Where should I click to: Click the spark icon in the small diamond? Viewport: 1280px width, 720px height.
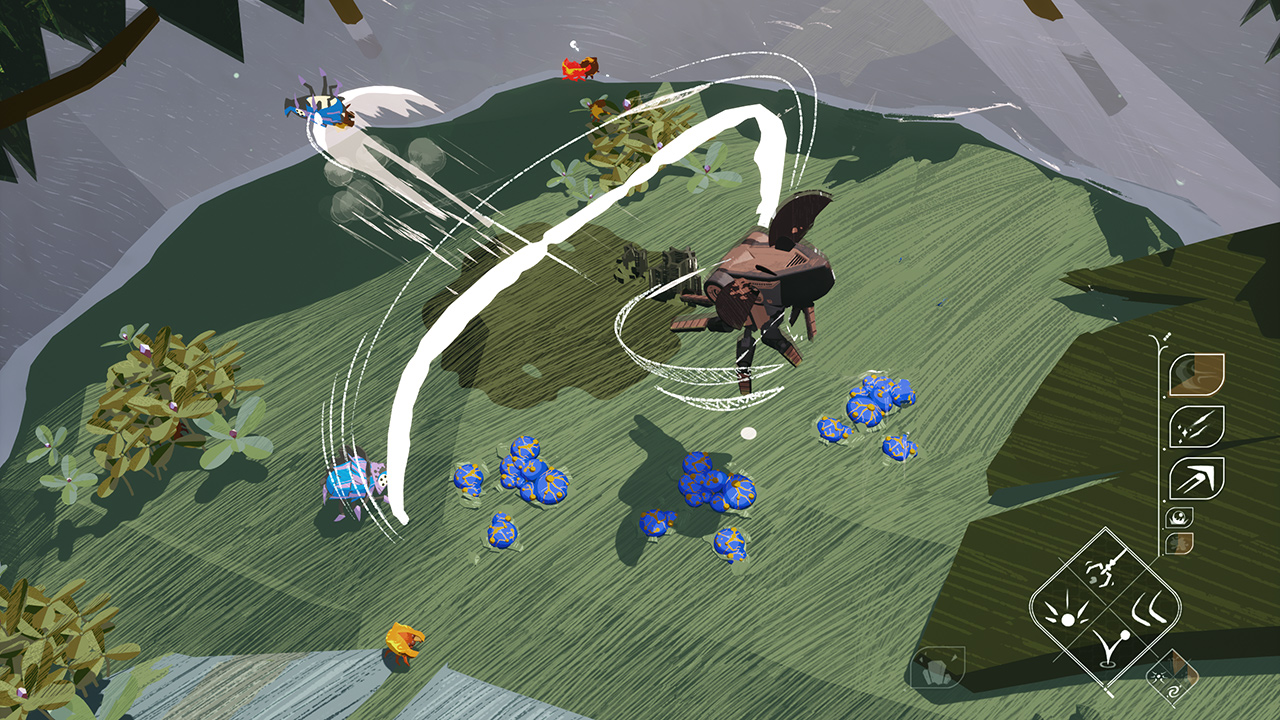pos(1157,677)
